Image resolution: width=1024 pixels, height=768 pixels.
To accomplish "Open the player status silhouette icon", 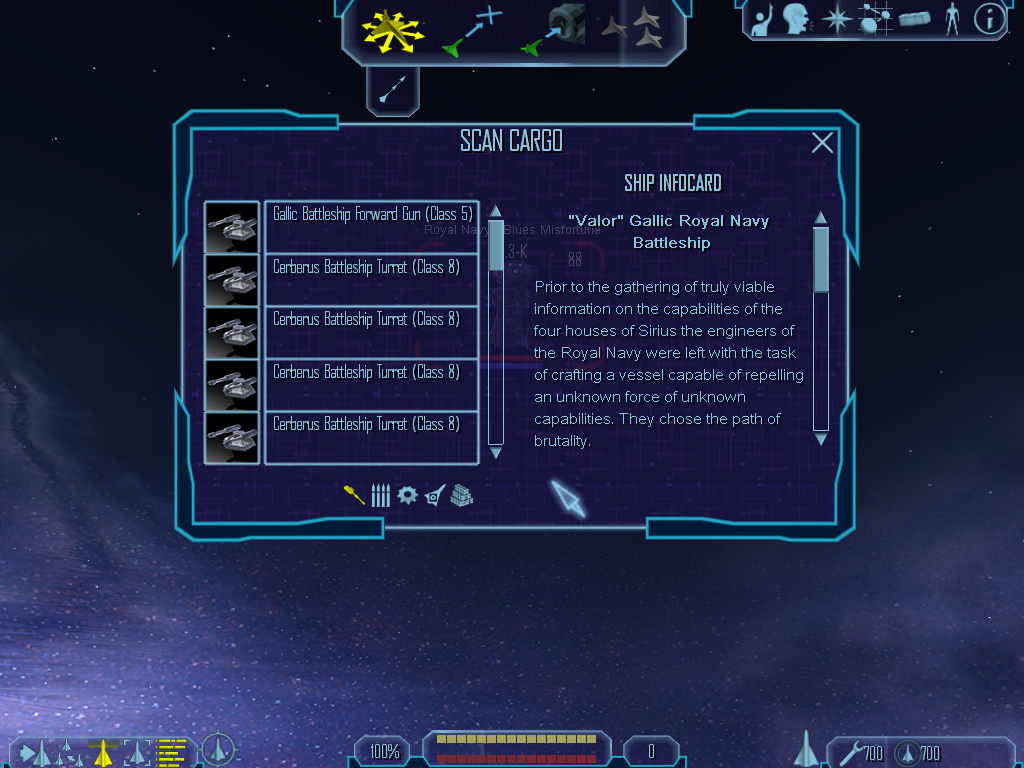I will tap(951, 18).
